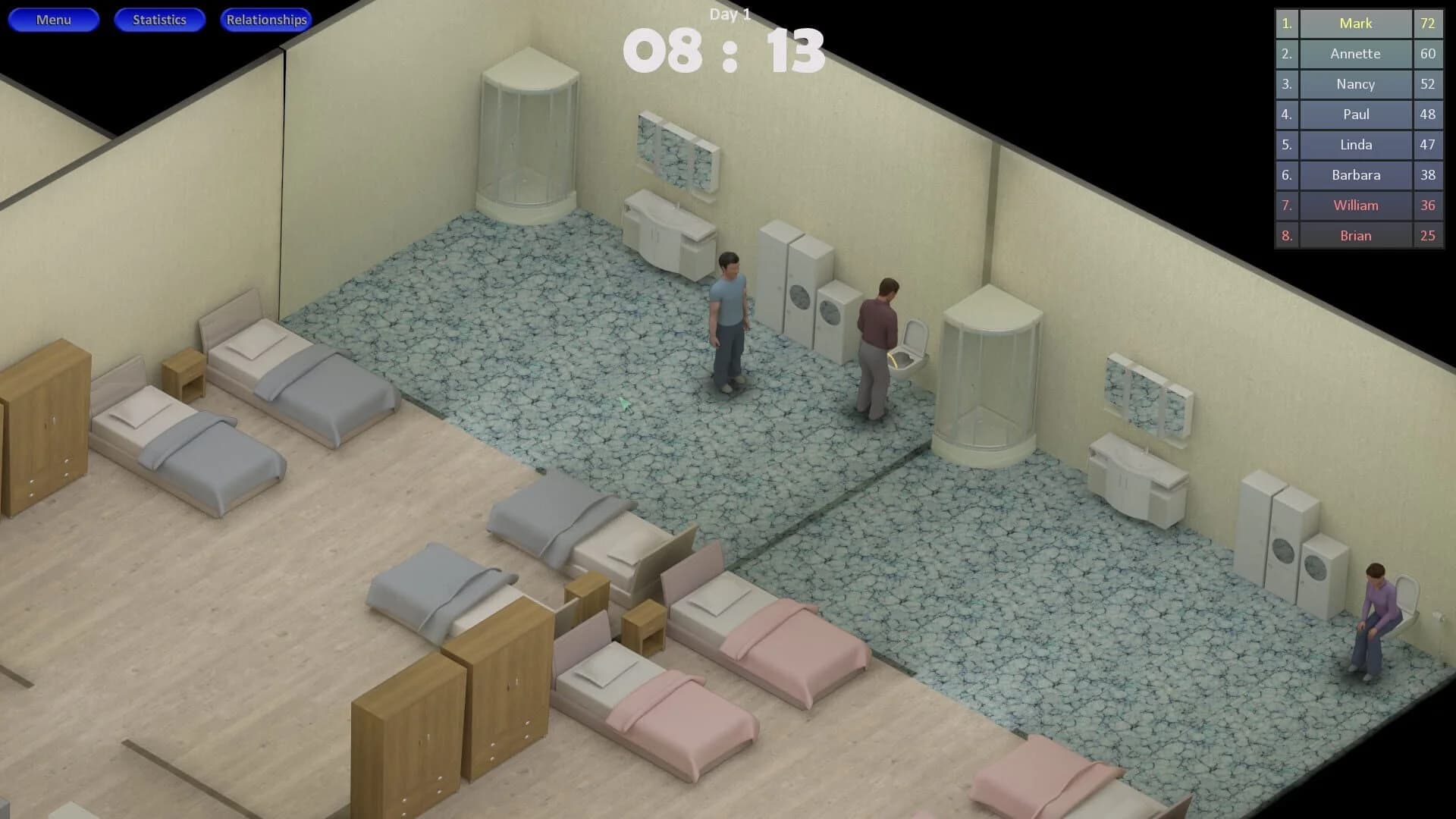This screenshot has height=819, width=1456.
Task: Select Linda in the leaderboard
Action: [1354, 145]
